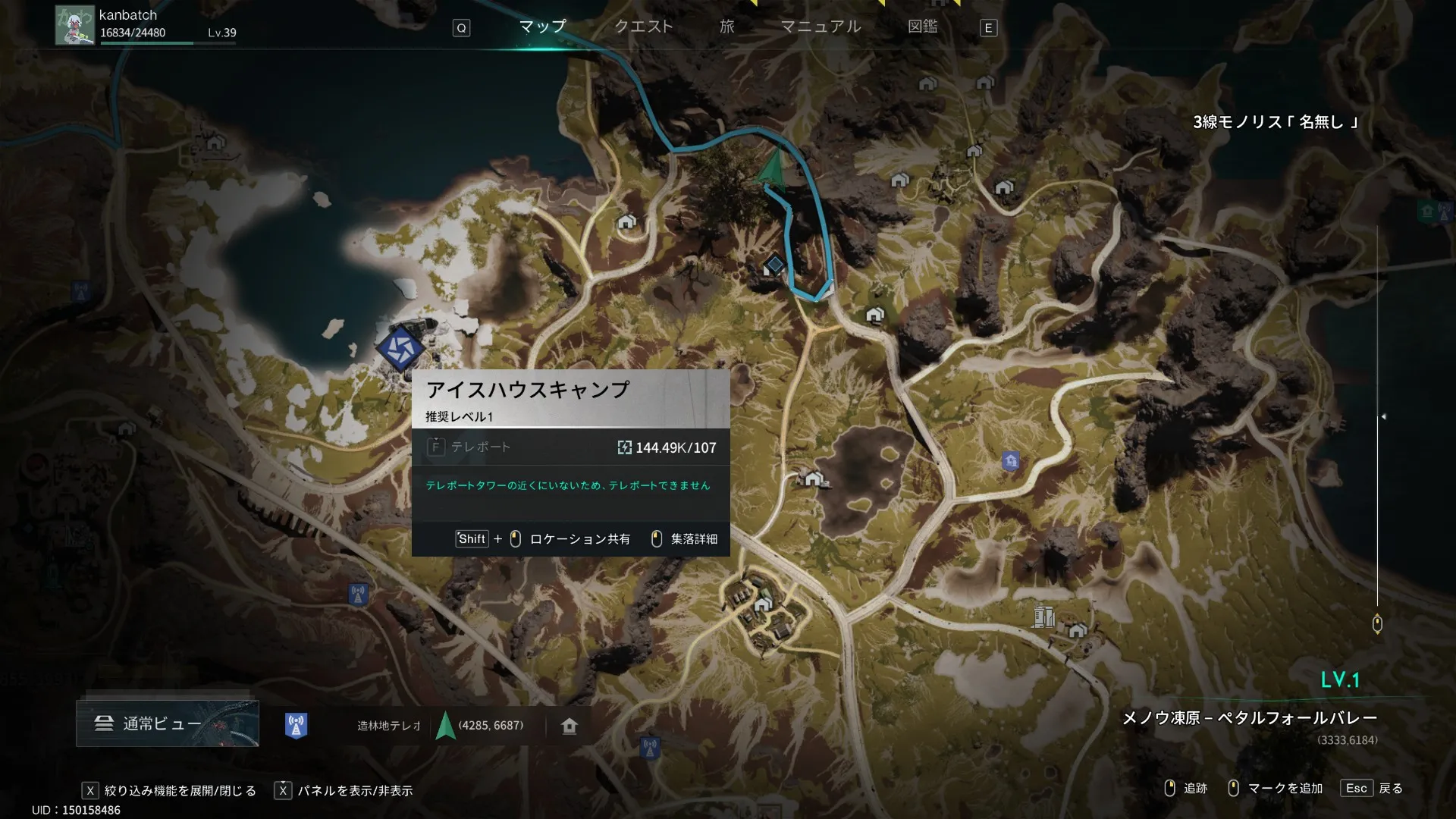Select the アイスハウスキャンプ blue diamond map marker
This screenshot has height=819, width=1456.
point(400,348)
